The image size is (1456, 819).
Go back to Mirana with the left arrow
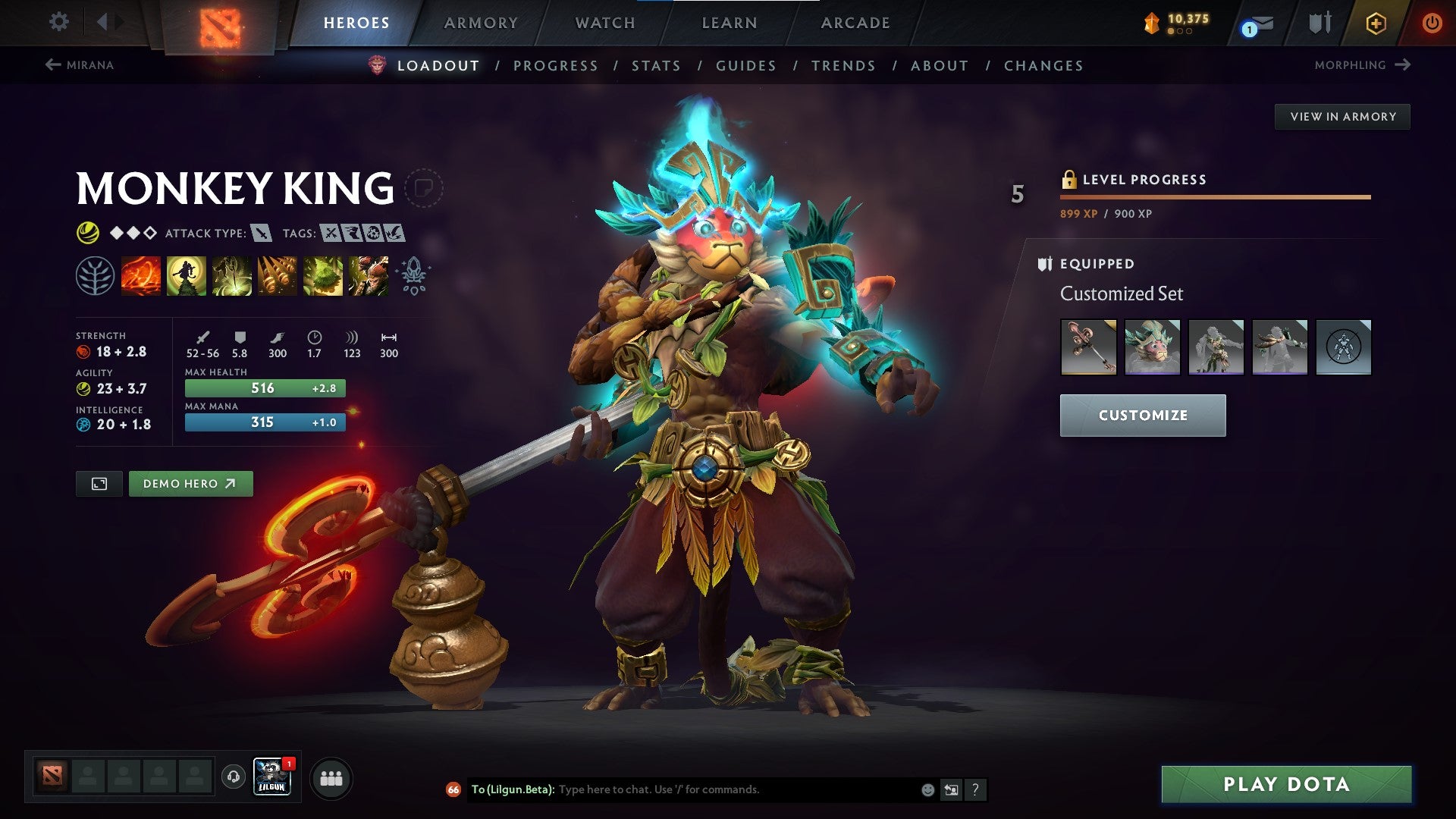click(53, 64)
